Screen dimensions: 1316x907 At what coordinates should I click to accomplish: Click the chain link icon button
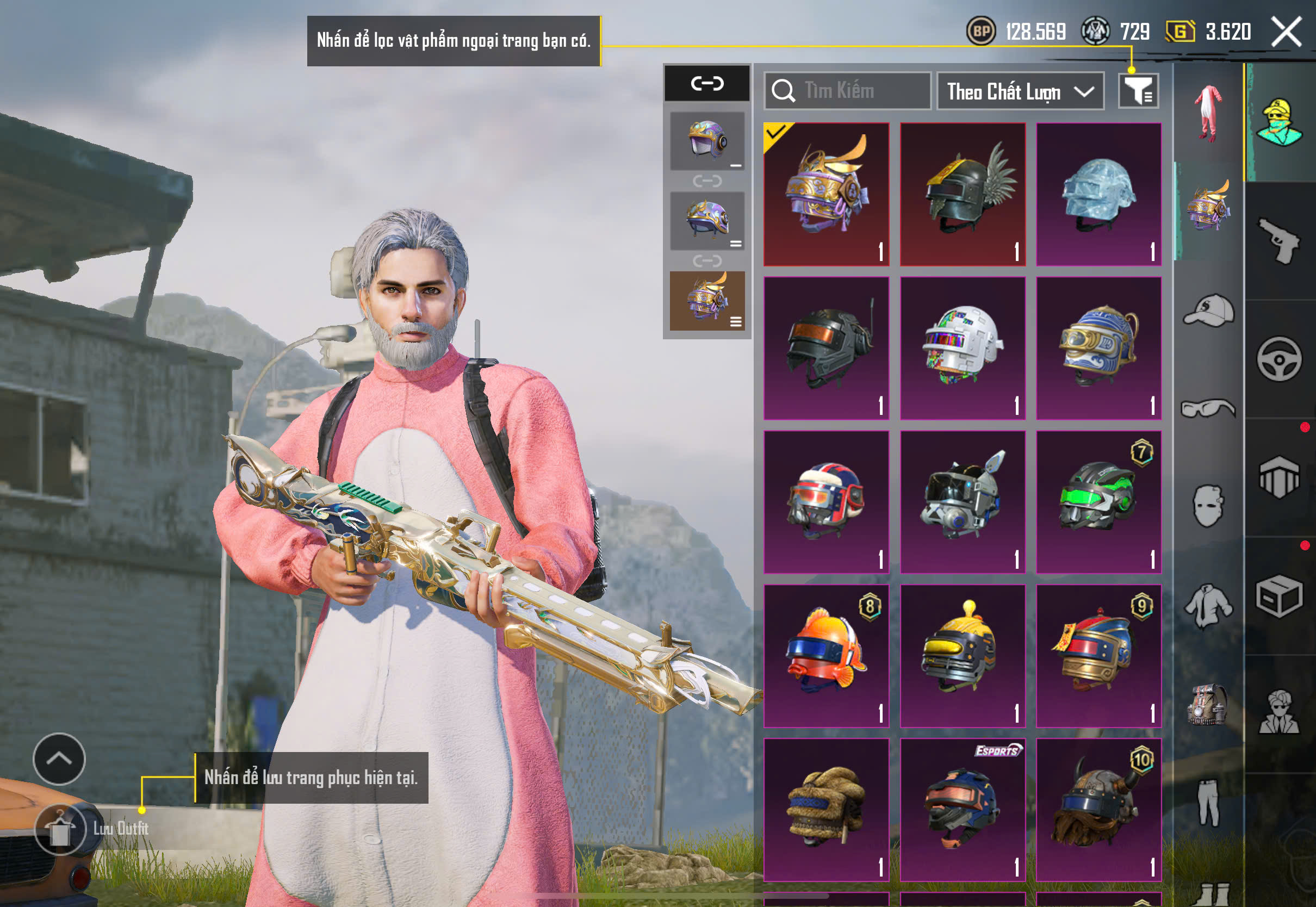pos(707,84)
